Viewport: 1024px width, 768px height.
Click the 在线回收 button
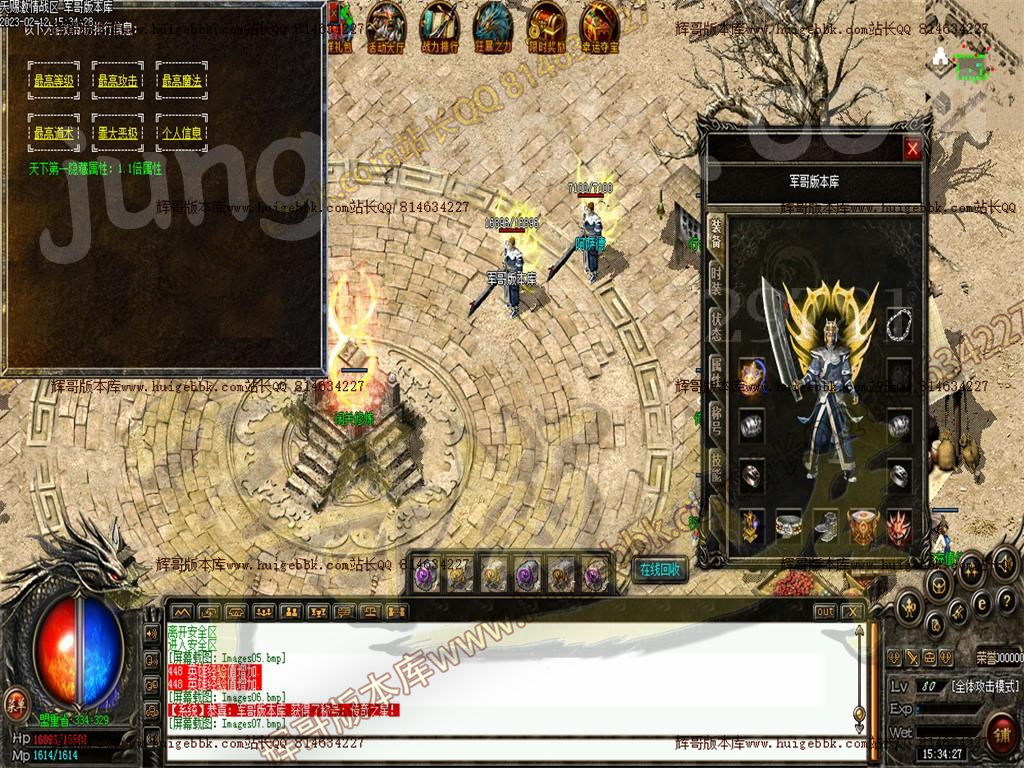point(660,570)
